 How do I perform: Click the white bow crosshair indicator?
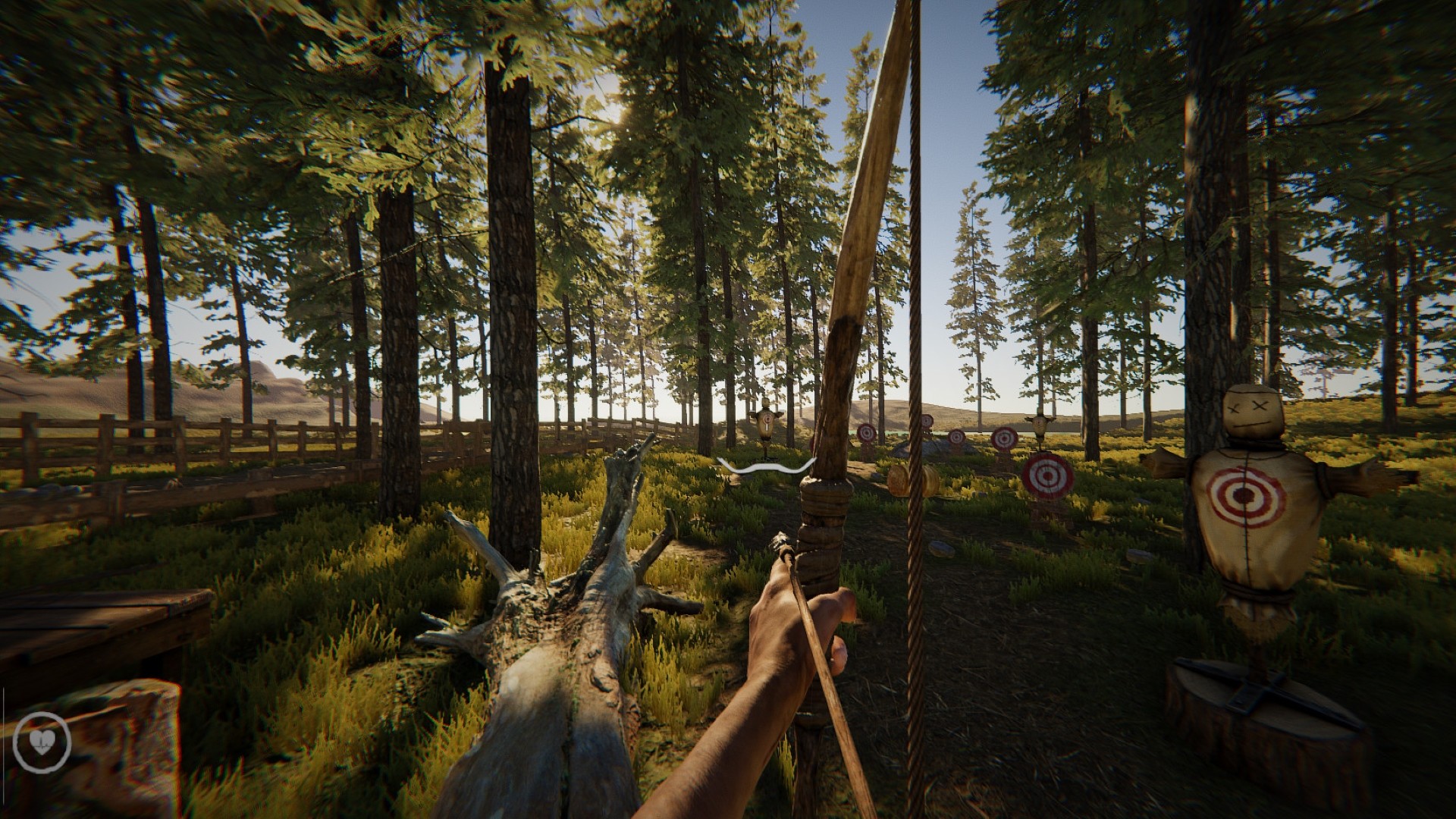[764, 468]
